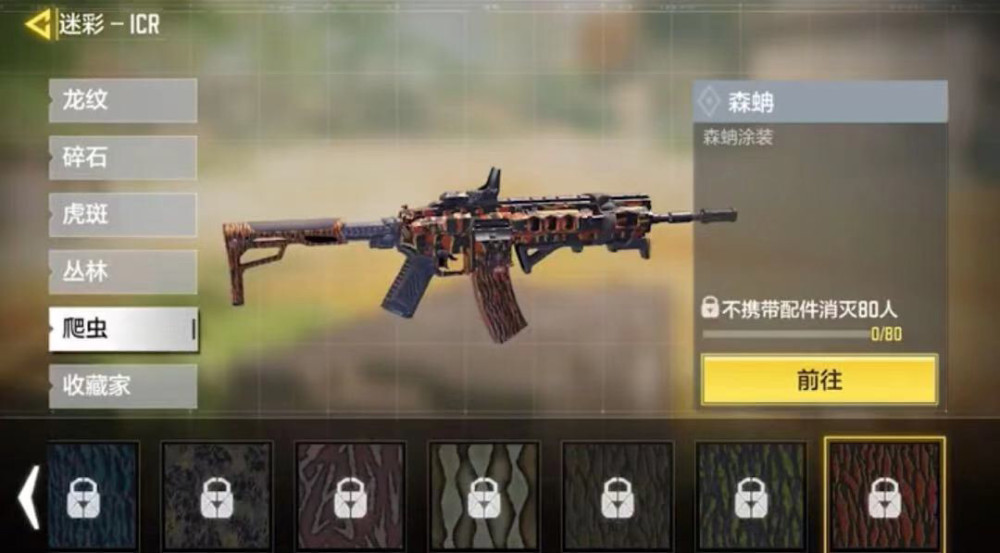This screenshot has width=1000, height=553.
Task: Select the 龙纹 camo category
Action: tap(122, 100)
